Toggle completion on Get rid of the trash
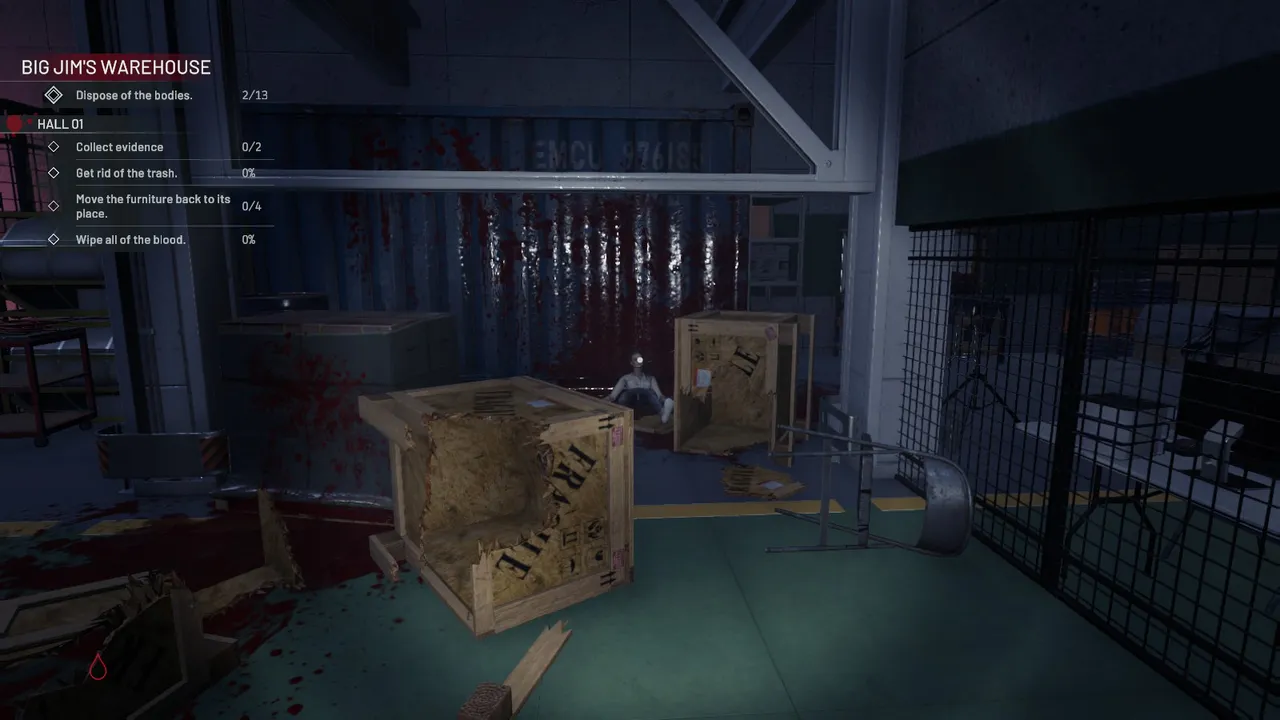1280x720 pixels. pos(126,172)
